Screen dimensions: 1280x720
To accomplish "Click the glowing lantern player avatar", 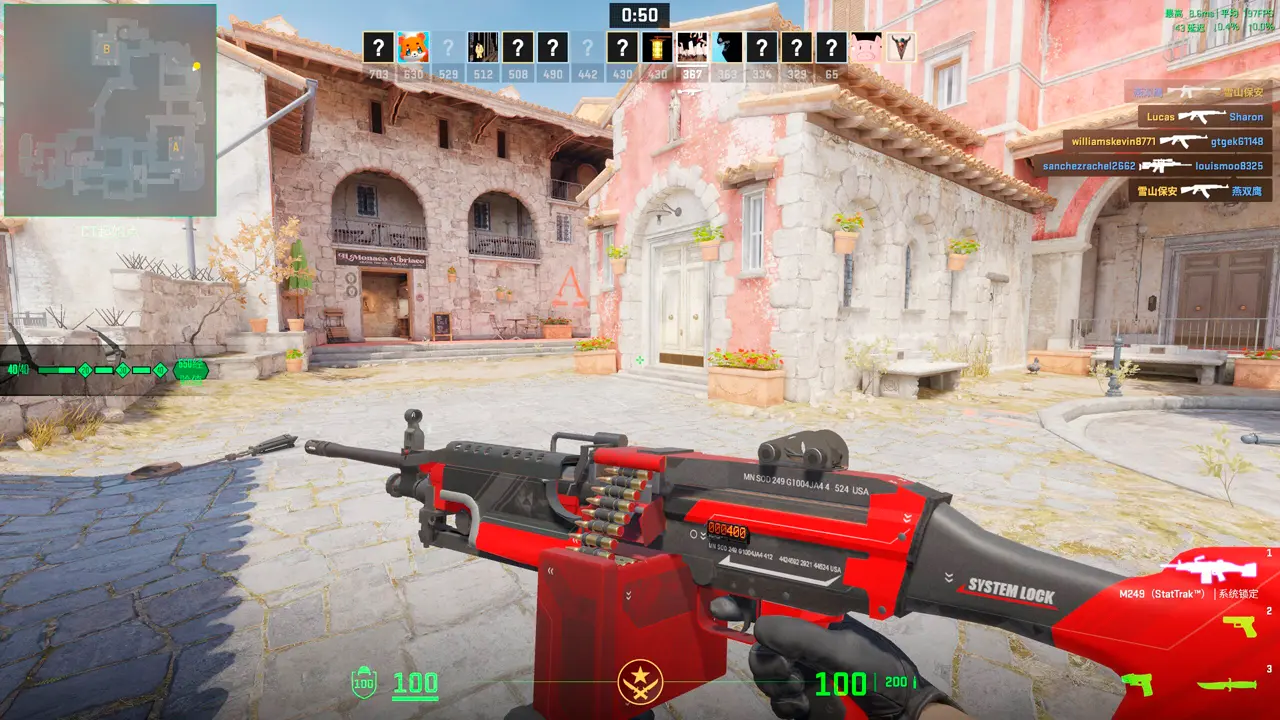I will coord(657,47).
